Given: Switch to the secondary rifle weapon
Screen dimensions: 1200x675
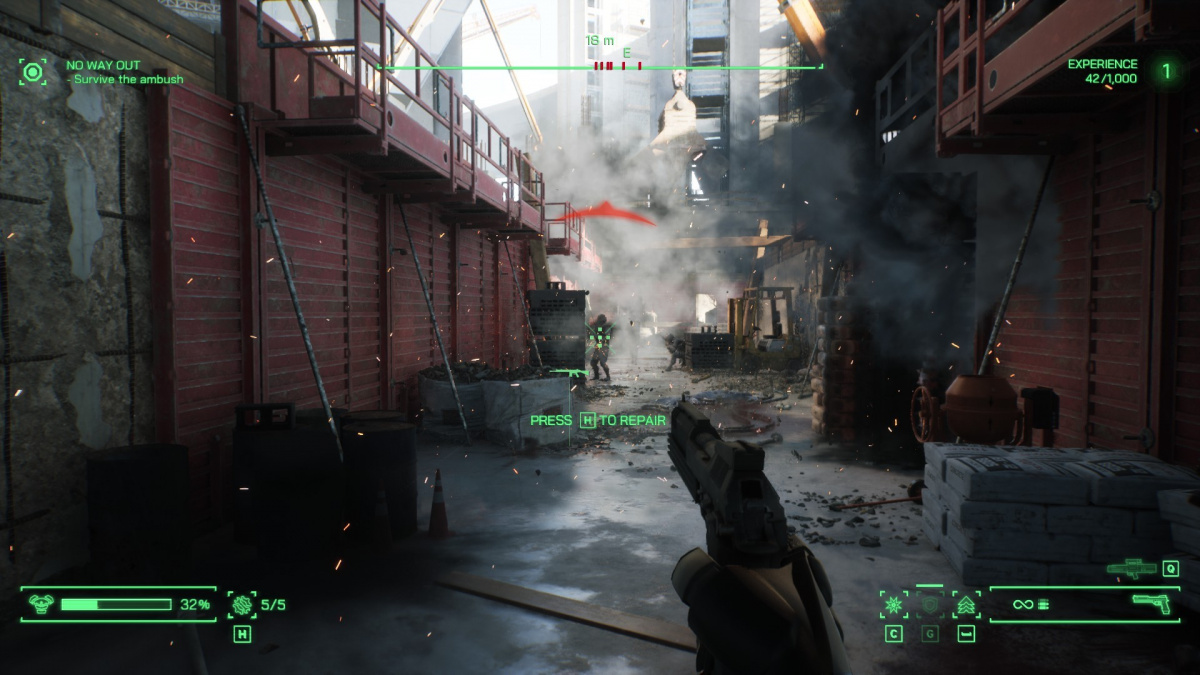Looking at the screenshot, I should coord(1131,568).
